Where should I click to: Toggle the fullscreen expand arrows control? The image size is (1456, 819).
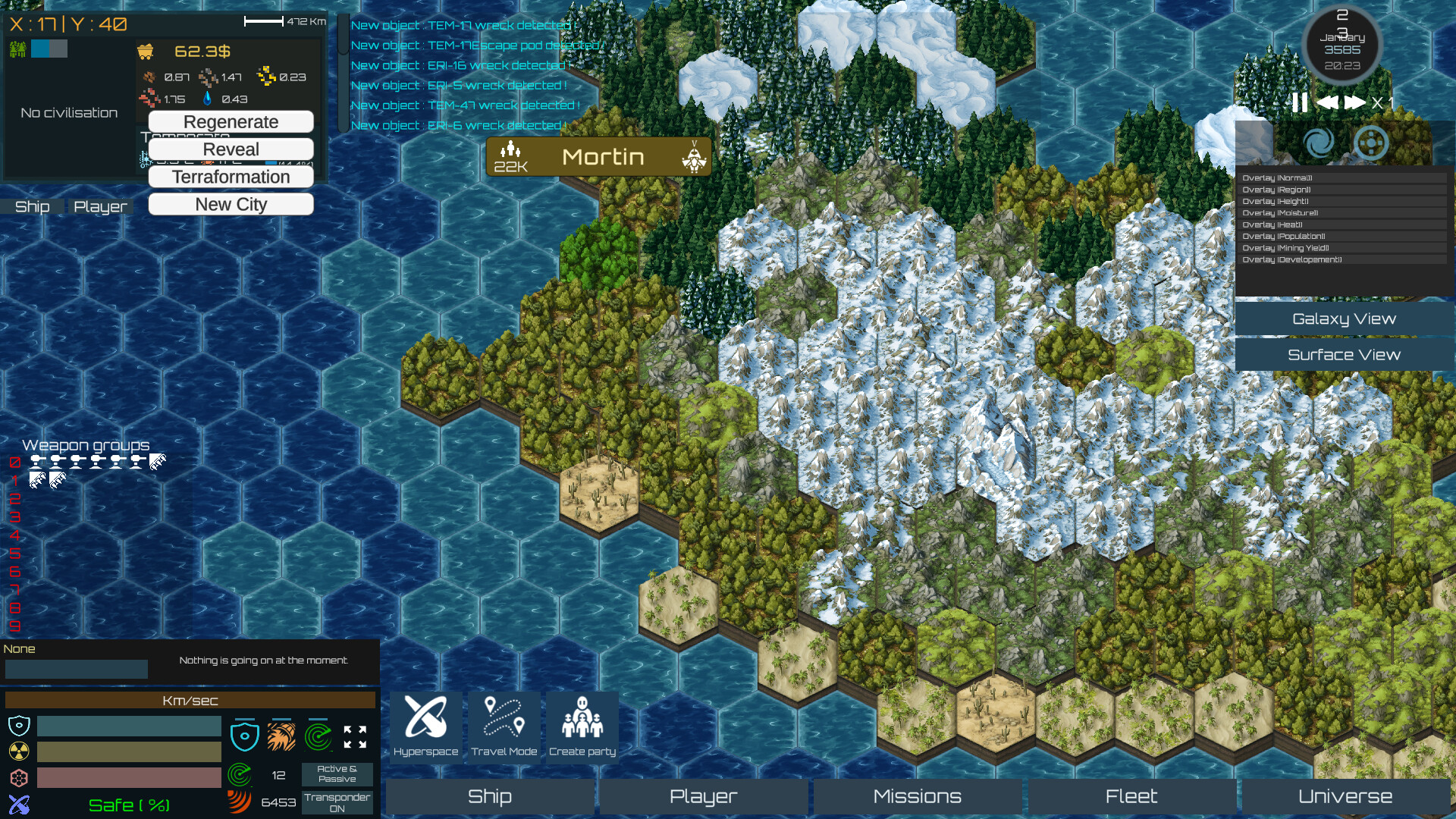(x=355, y=734)
